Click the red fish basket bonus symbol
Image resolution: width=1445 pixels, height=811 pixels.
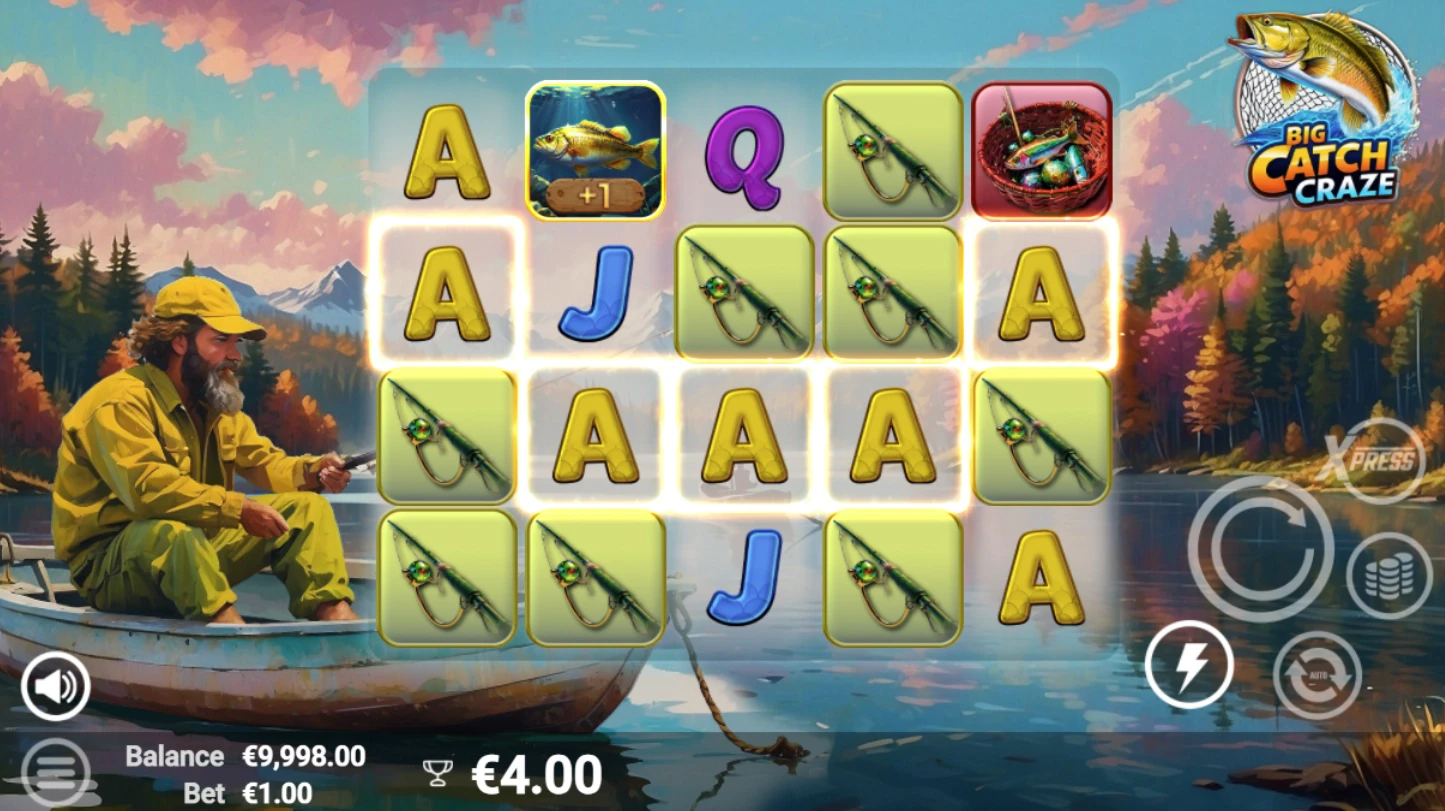pos(1040,150)
